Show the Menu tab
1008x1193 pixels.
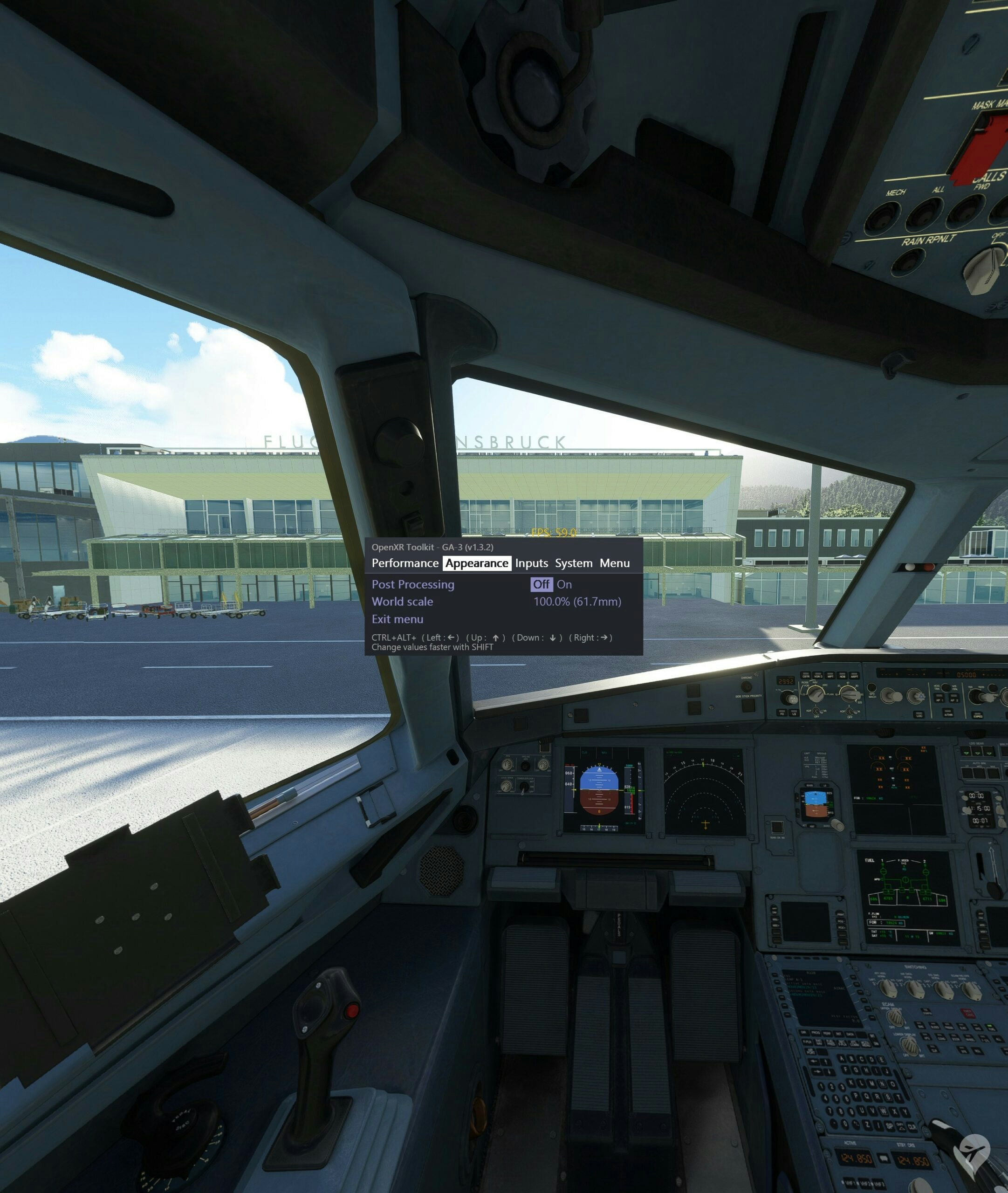coord(614,563)
